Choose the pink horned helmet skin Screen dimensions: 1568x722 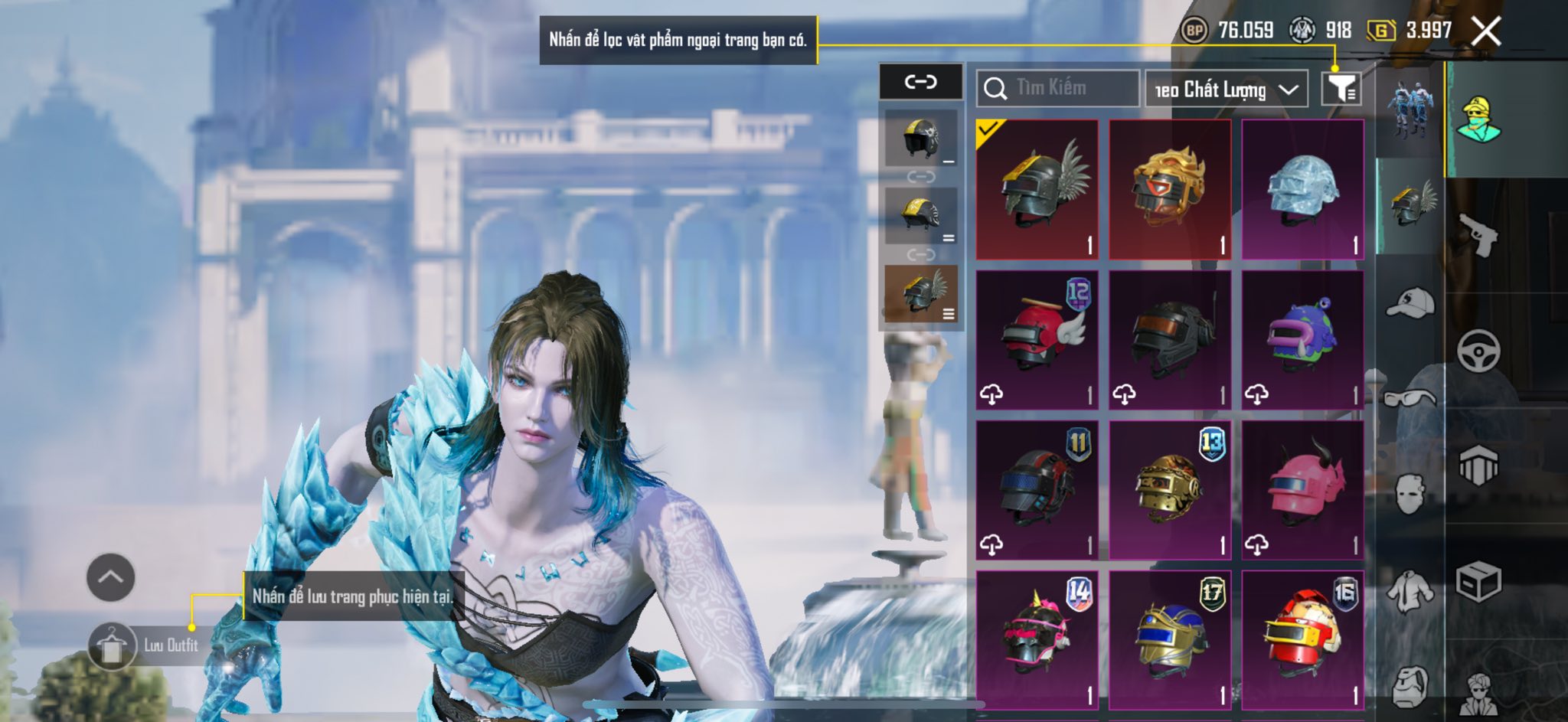1302,489
